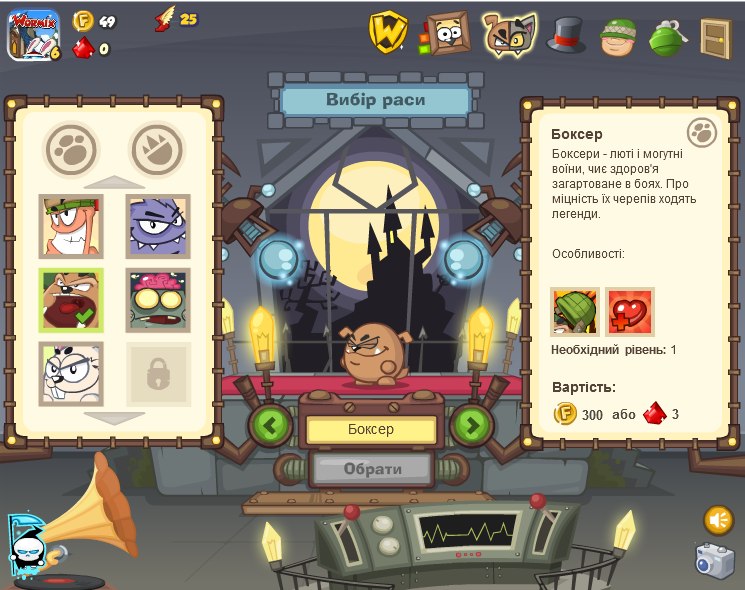Open the framed portrait menu icon
745x590 pixels.
click(446, 33)
